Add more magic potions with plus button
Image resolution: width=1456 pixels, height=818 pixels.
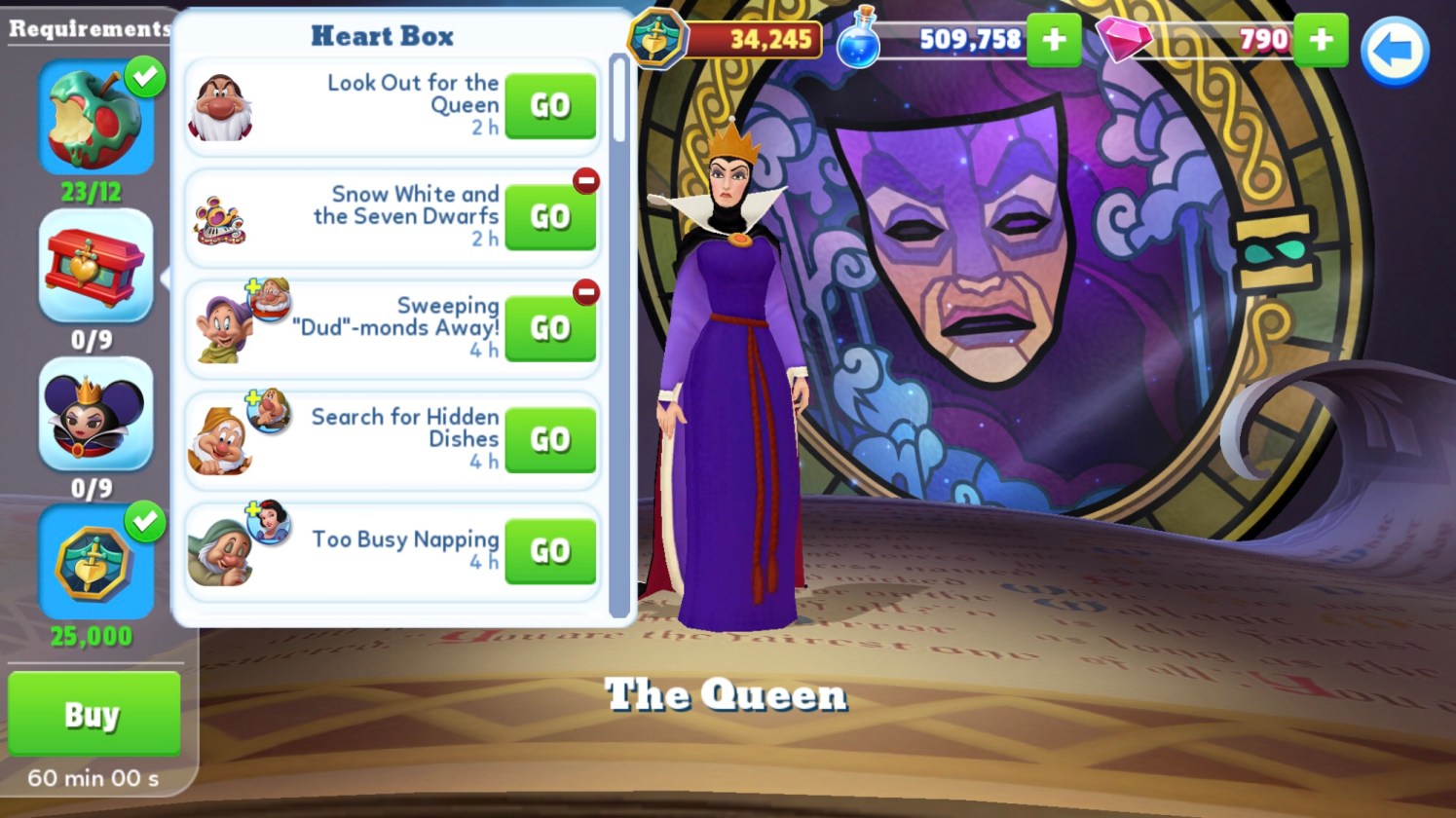pyautogui.click(x=1054, y=40)
